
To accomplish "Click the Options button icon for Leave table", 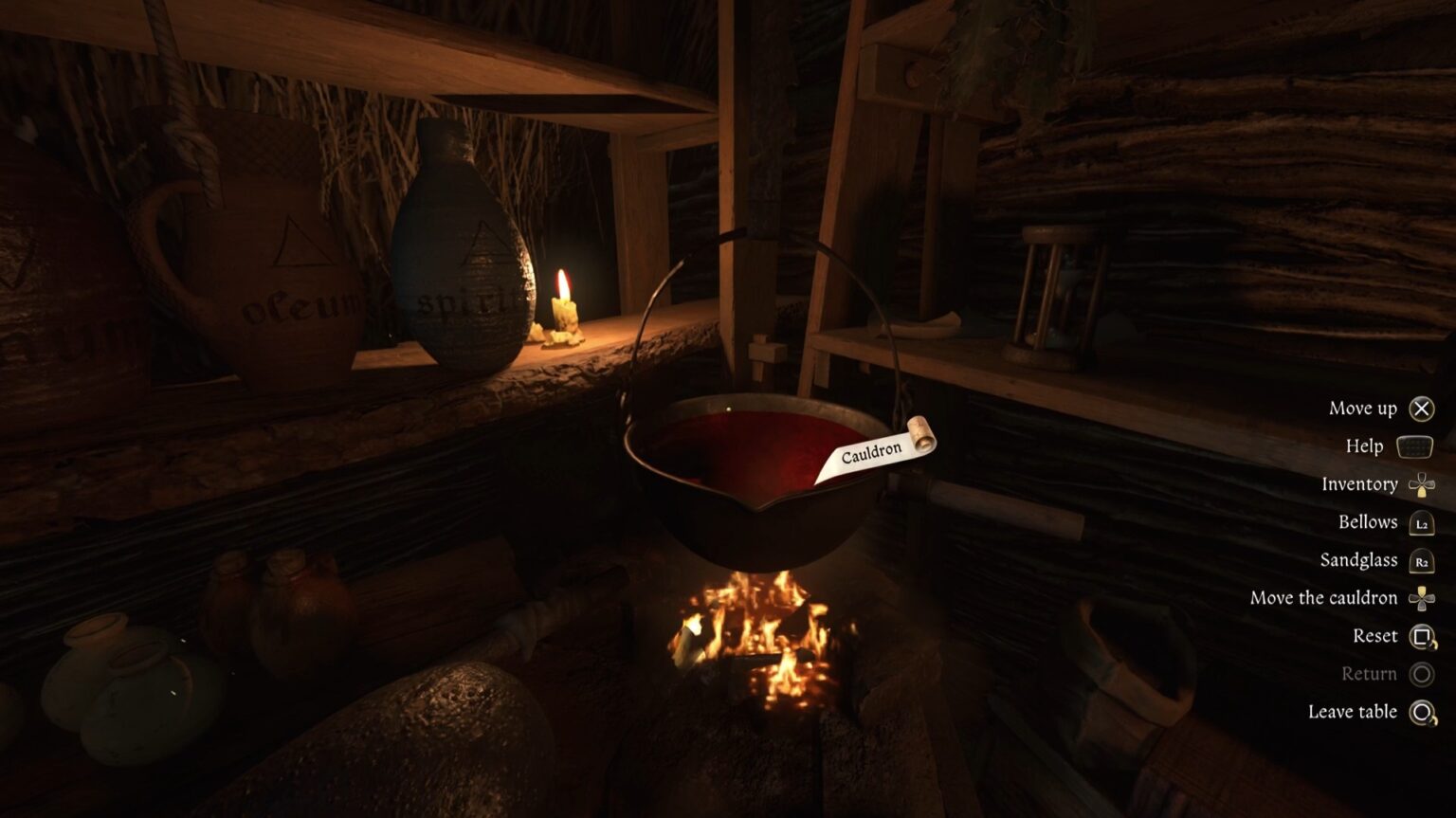I will [x=1422, y=711].
